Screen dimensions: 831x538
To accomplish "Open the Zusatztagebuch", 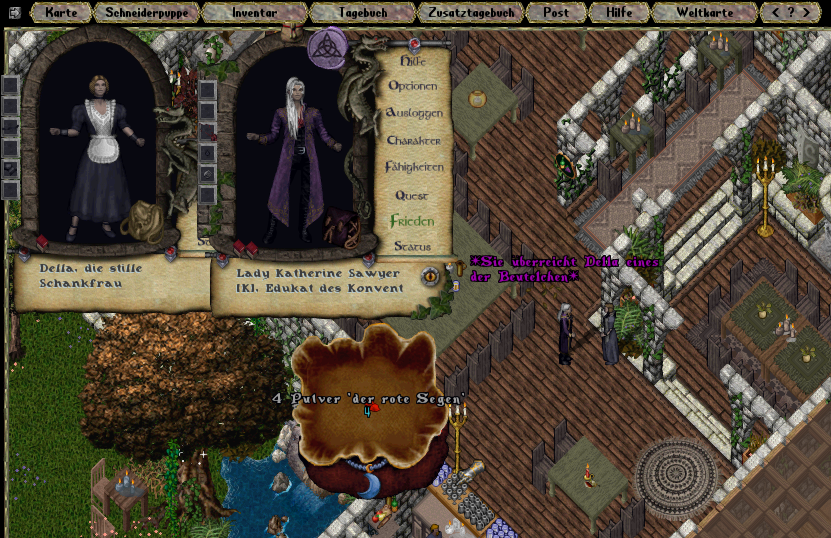I will click(x=470, y=13).
